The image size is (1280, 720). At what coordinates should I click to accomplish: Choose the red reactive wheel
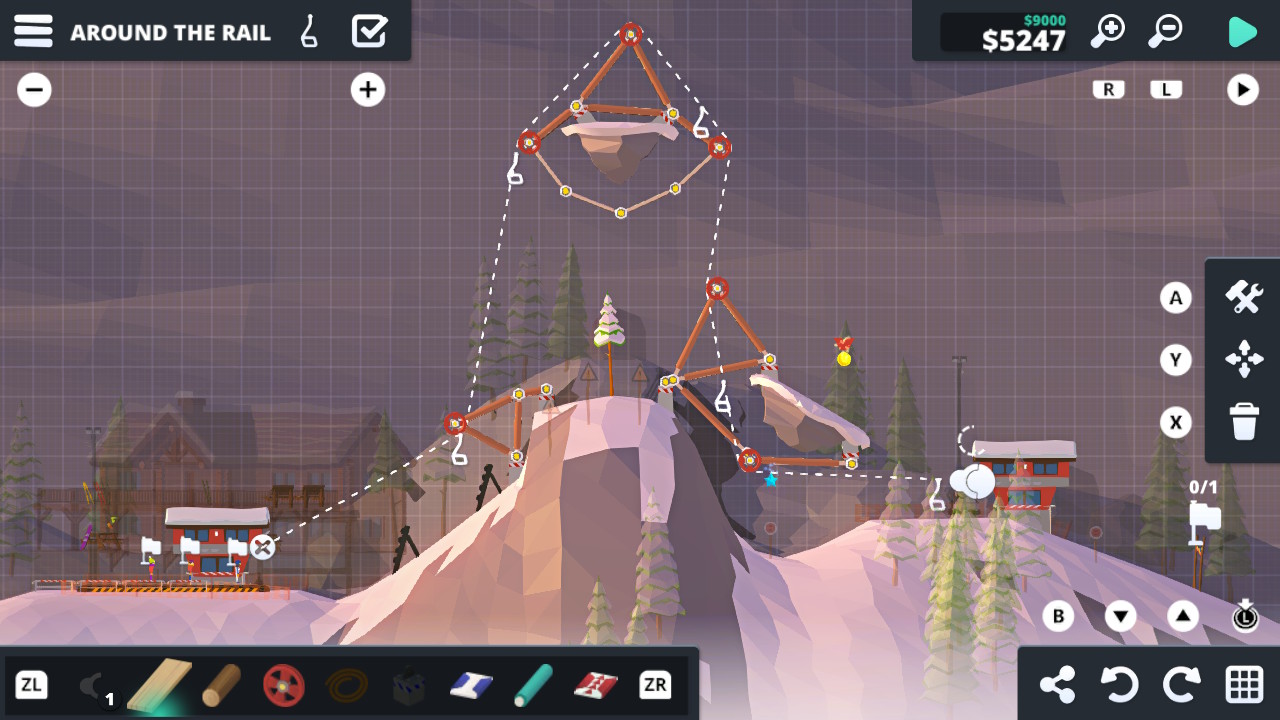(284, 685)
